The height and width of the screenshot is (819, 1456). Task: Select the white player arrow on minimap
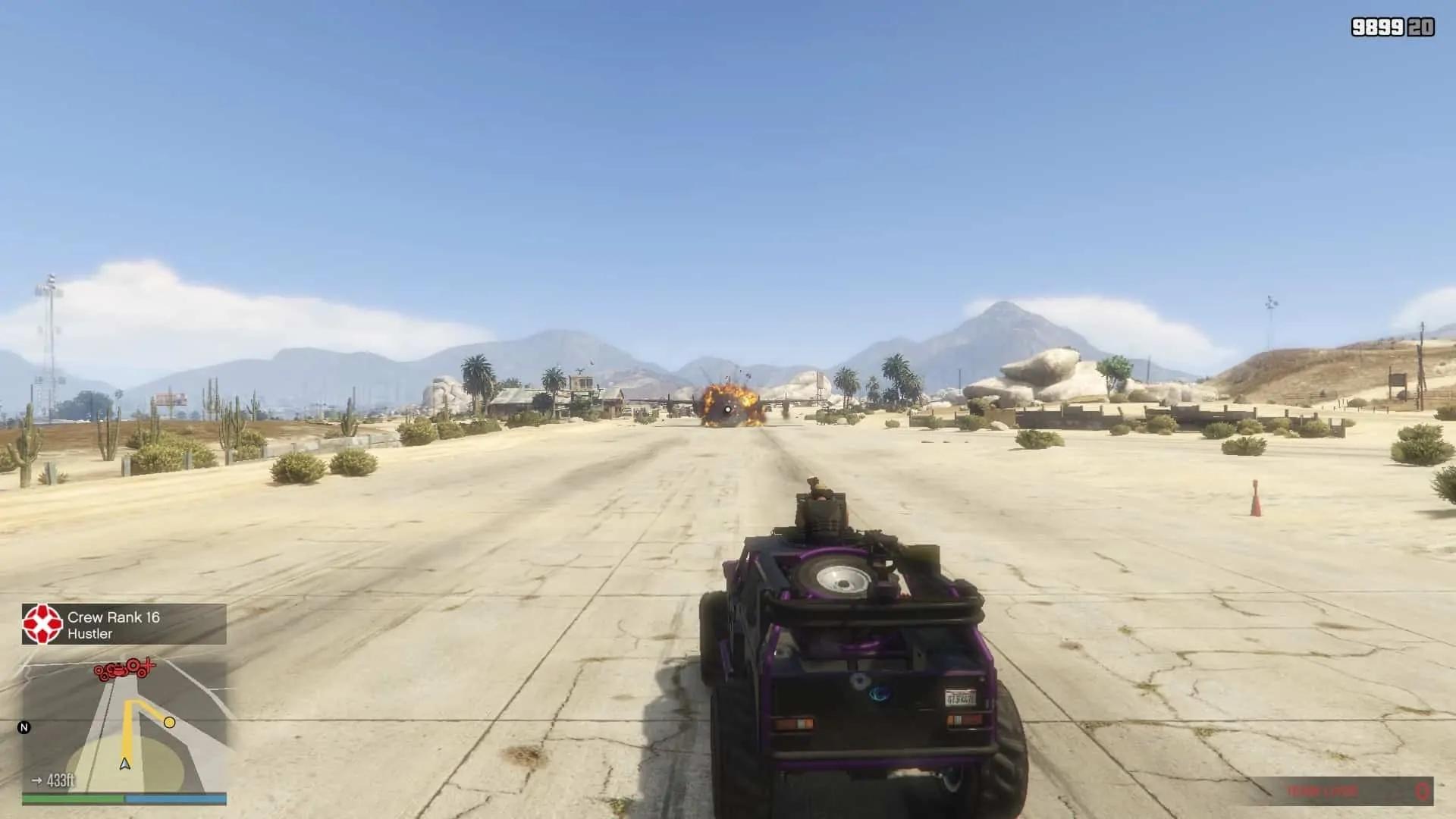[x=124, y=764]
